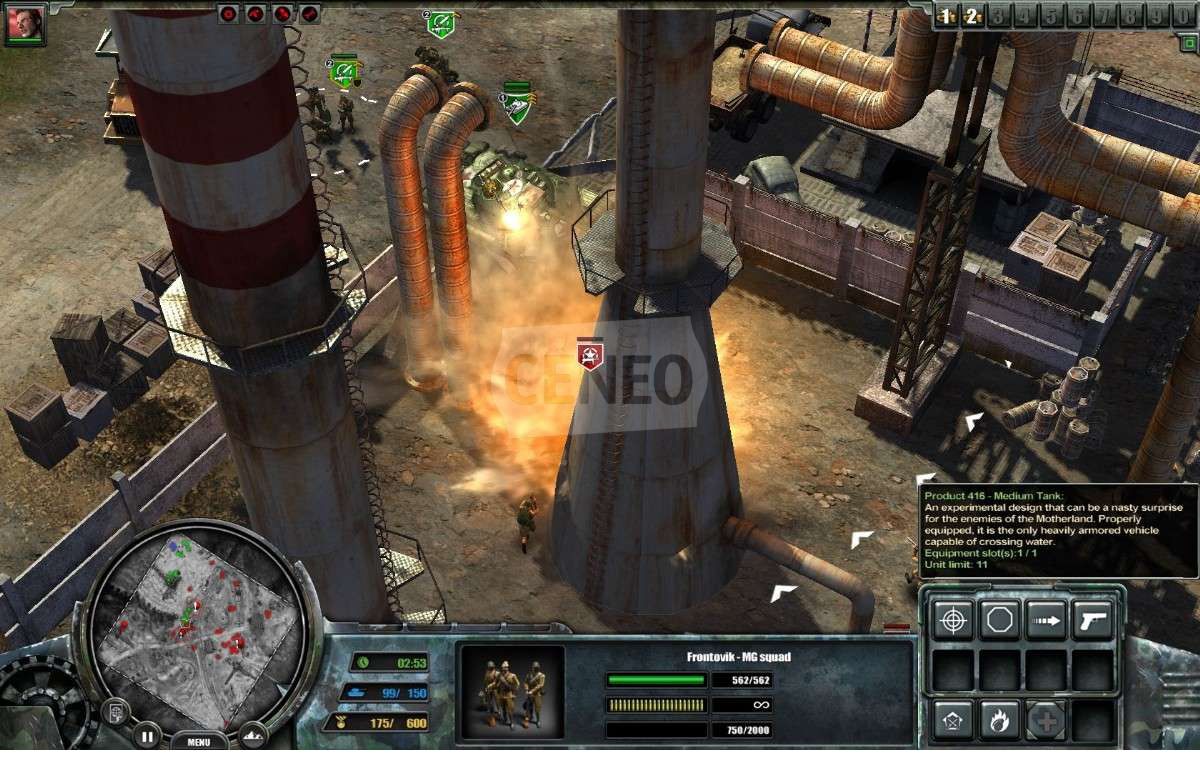
Task: Select the Frontovik MG squad portrait
Action: 510,691
